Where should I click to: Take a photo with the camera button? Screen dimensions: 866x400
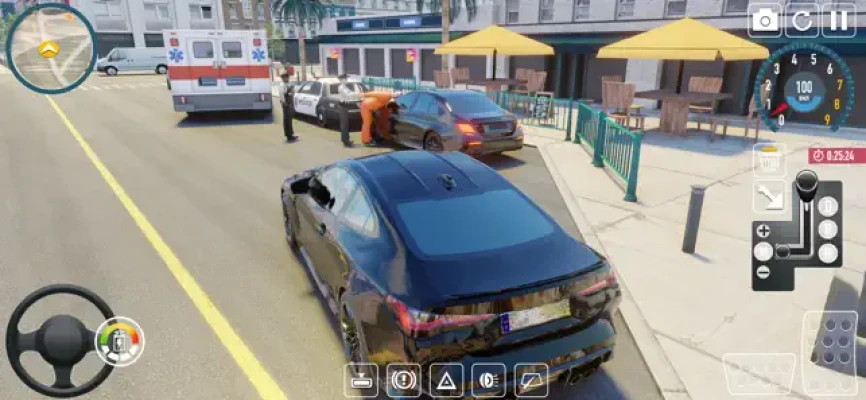[x=765, y=20]
